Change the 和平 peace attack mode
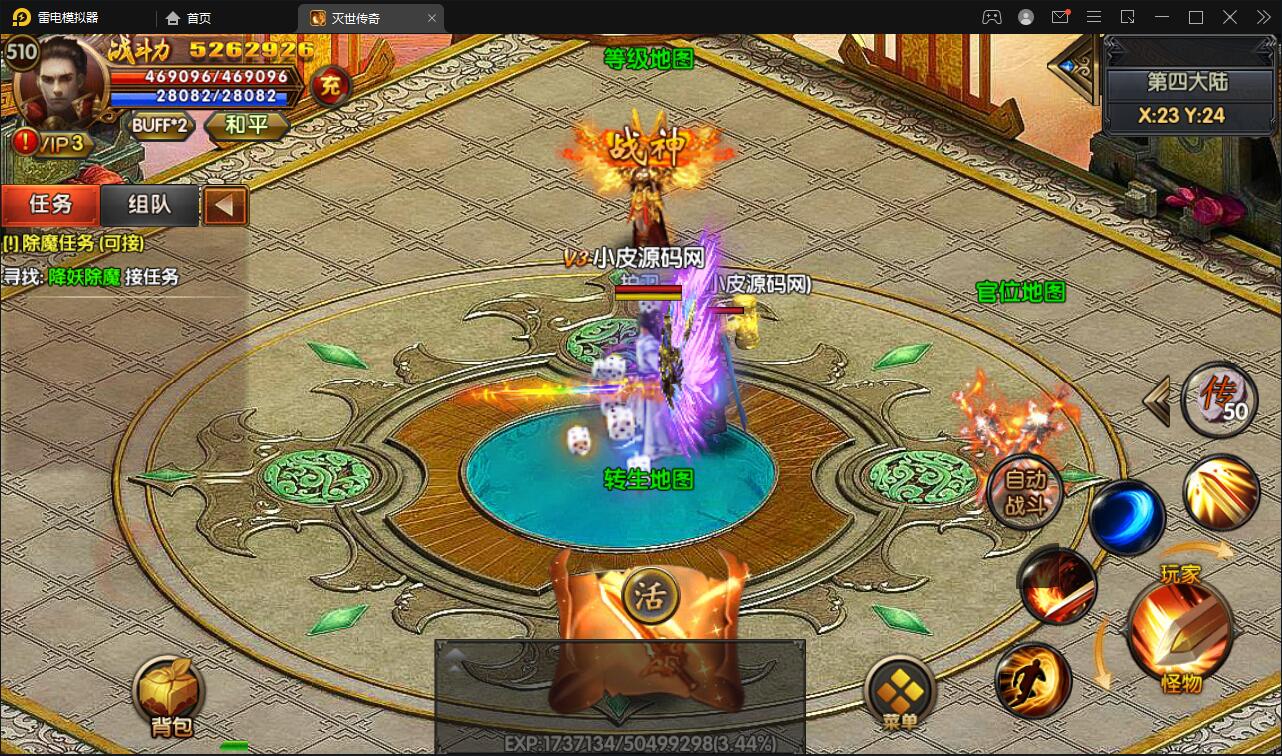The width and height of the screenshot is (1282, 756). pyautogui.click(x=246, y=125)
